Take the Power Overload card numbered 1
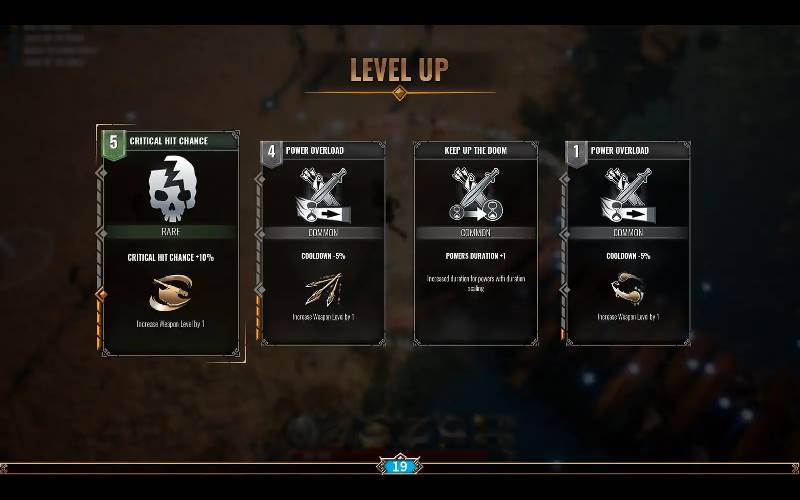The height and width of the screenshot is (500, 800). click(x=627, y=245)
